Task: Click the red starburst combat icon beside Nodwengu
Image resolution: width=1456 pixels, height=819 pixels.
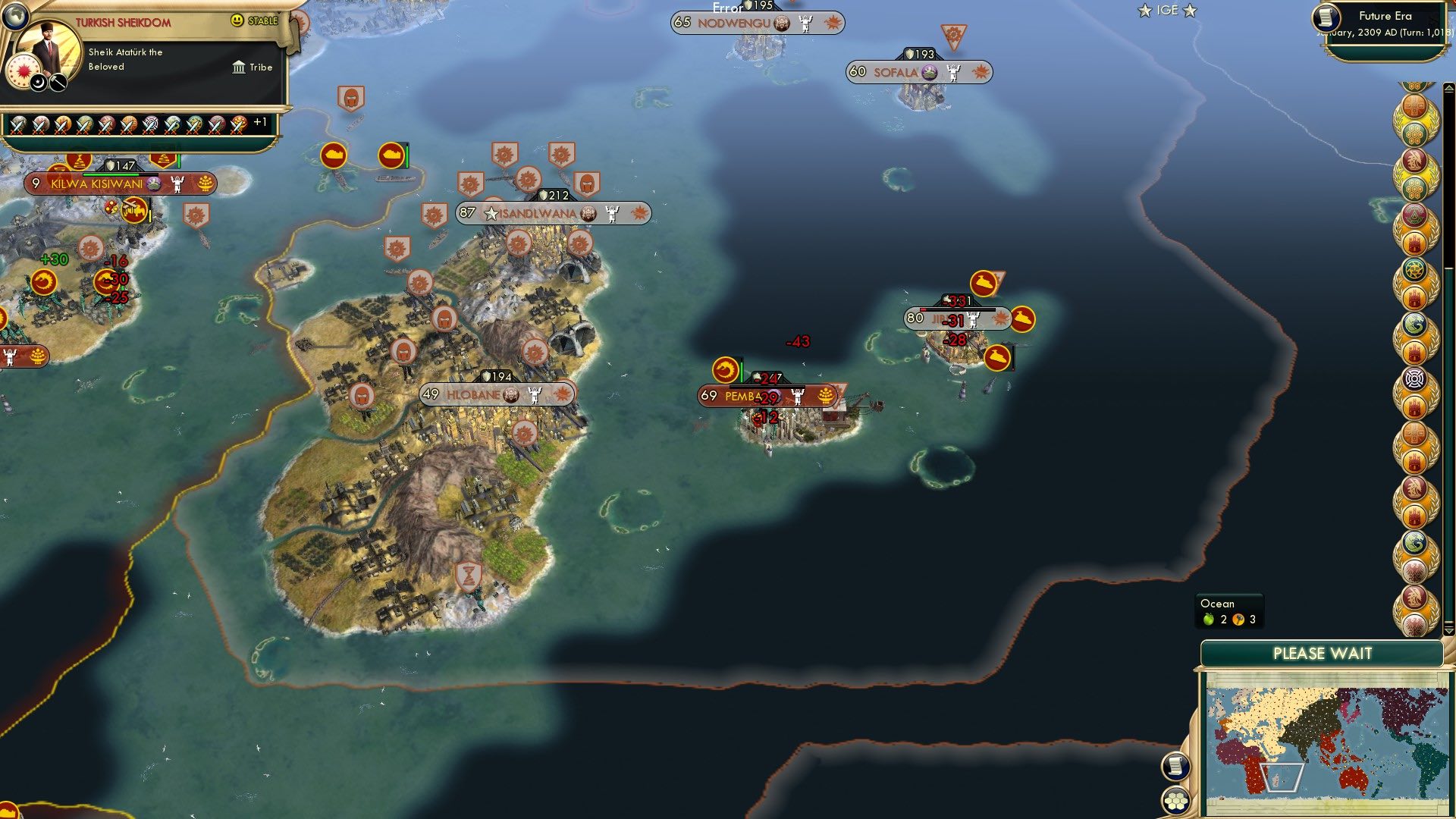Action: point(833,22)
